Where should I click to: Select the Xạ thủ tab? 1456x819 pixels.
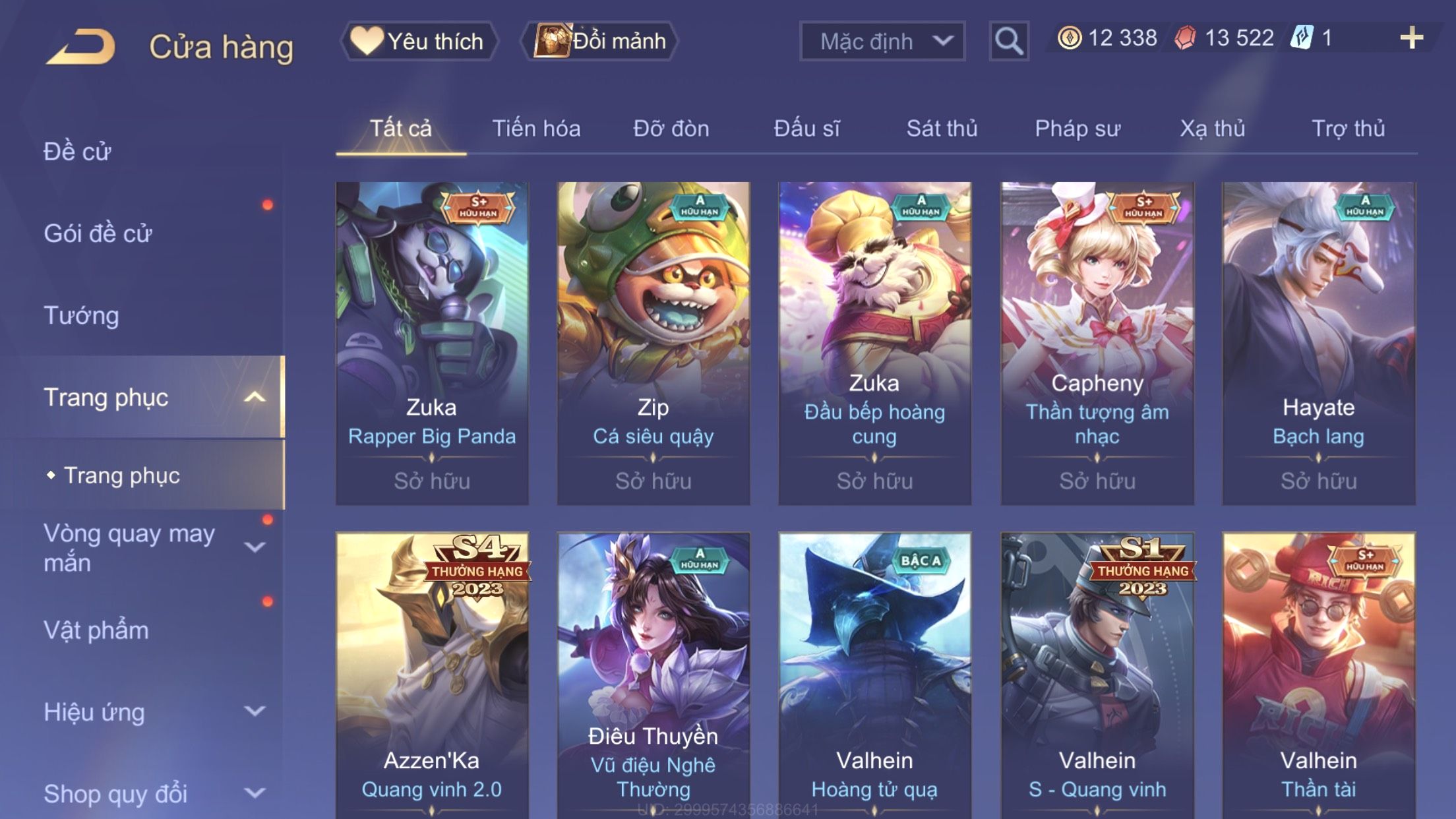pos(1212,129)
